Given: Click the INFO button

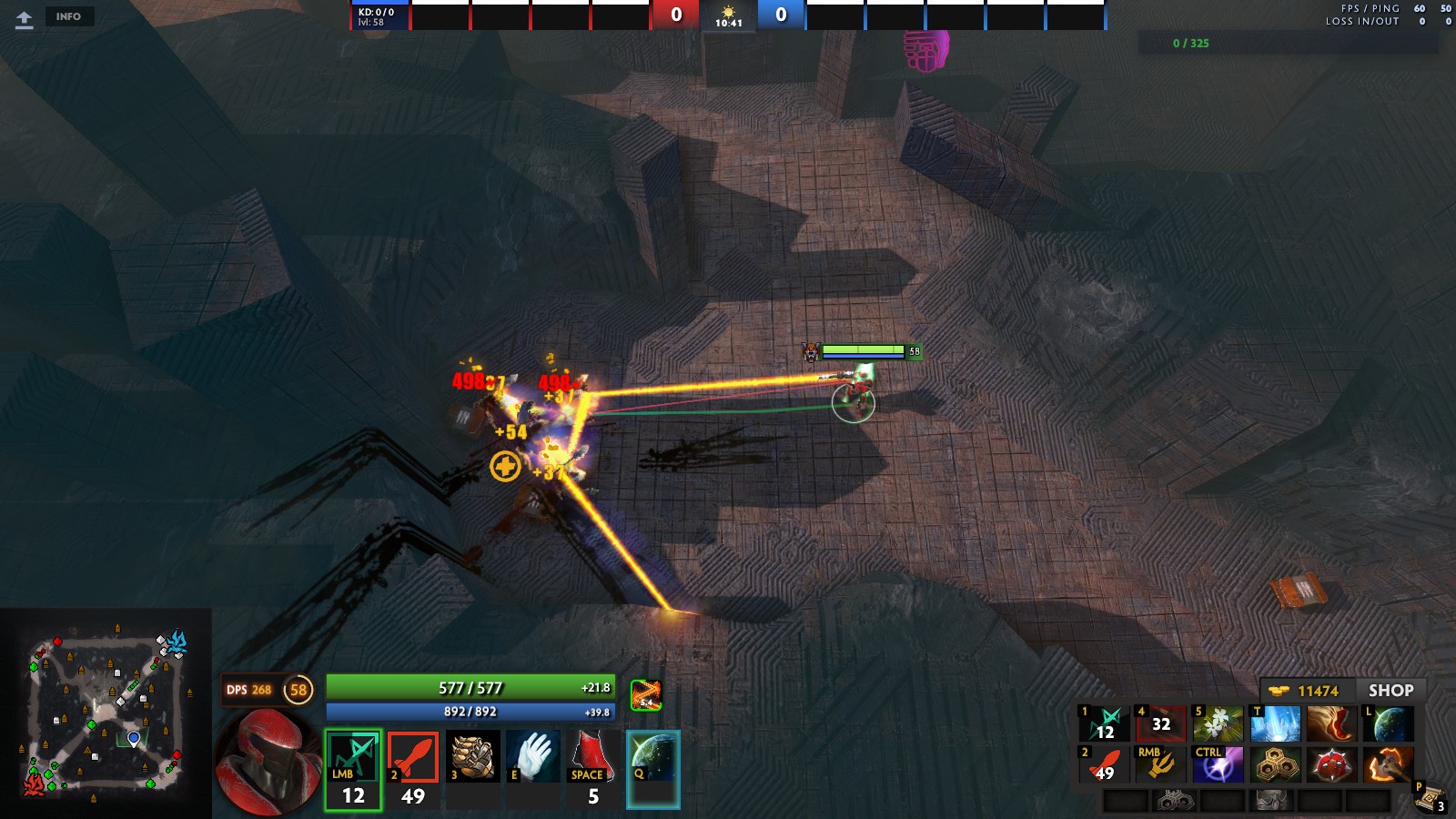Looking at the screenshot, I should (68, 16).
